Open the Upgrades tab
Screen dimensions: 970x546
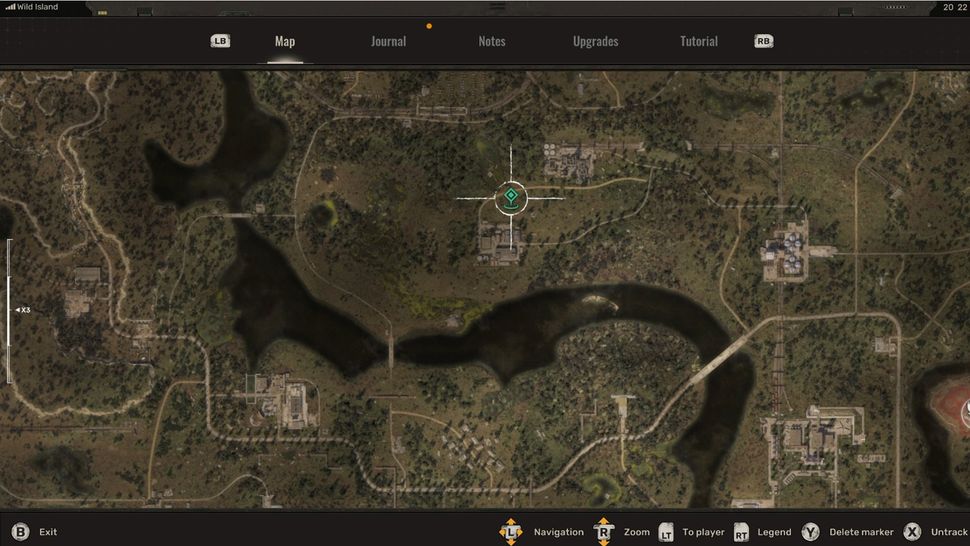(595, 42)
